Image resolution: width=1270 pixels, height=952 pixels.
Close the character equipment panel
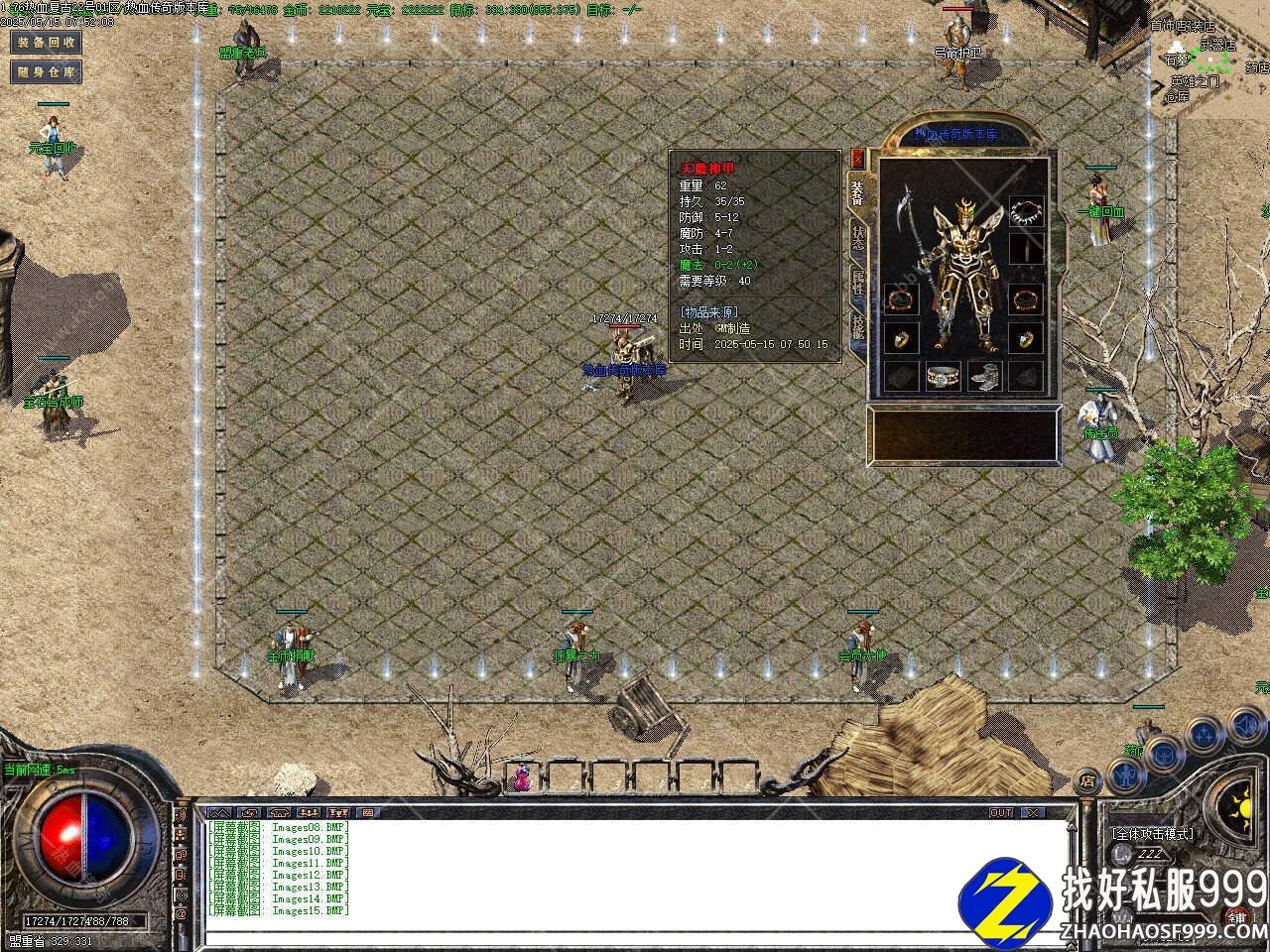coord(857,158)
